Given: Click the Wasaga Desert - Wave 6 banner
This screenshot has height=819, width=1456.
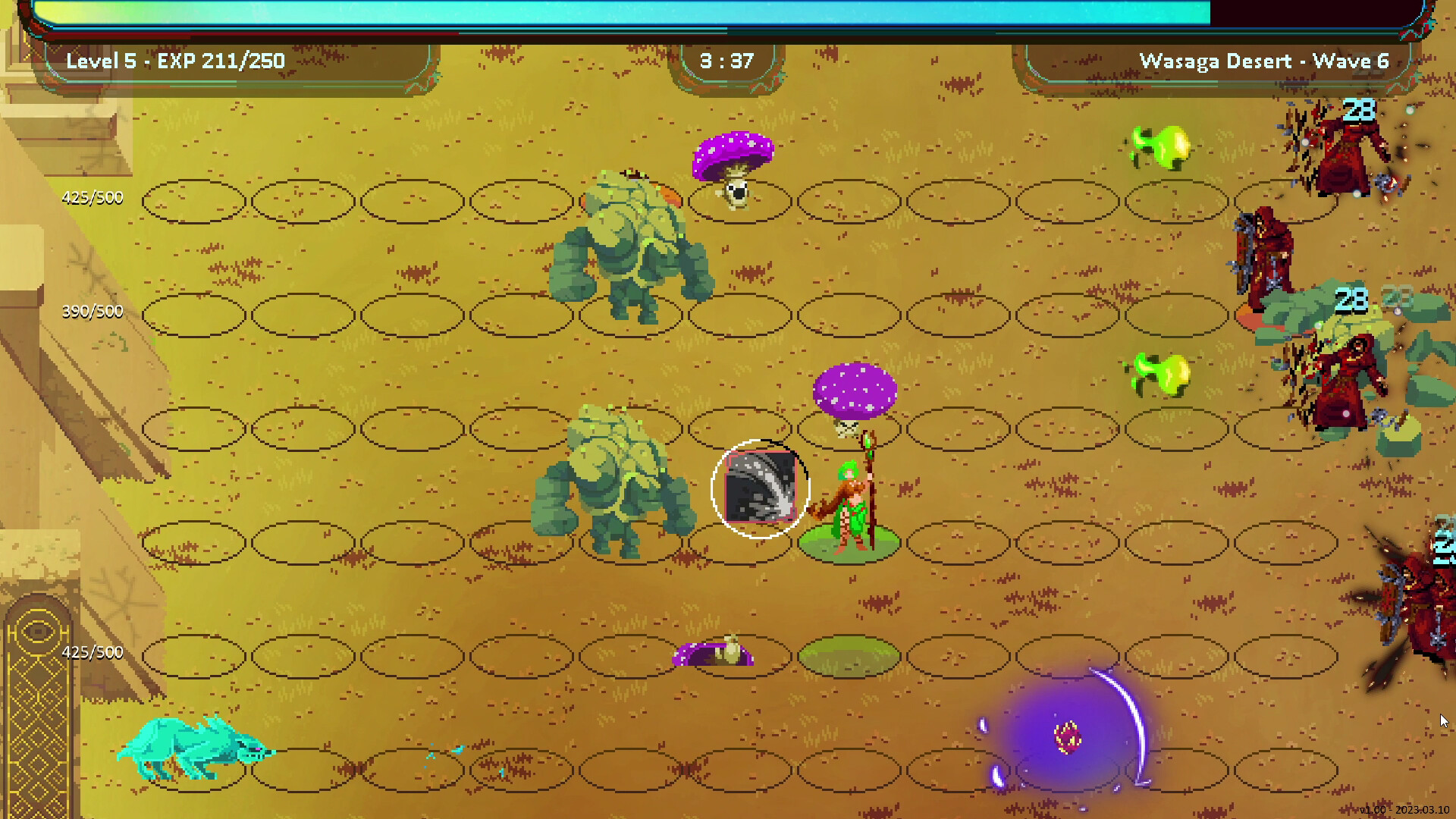Looking at the screenshot, I should click(1263, 61).
